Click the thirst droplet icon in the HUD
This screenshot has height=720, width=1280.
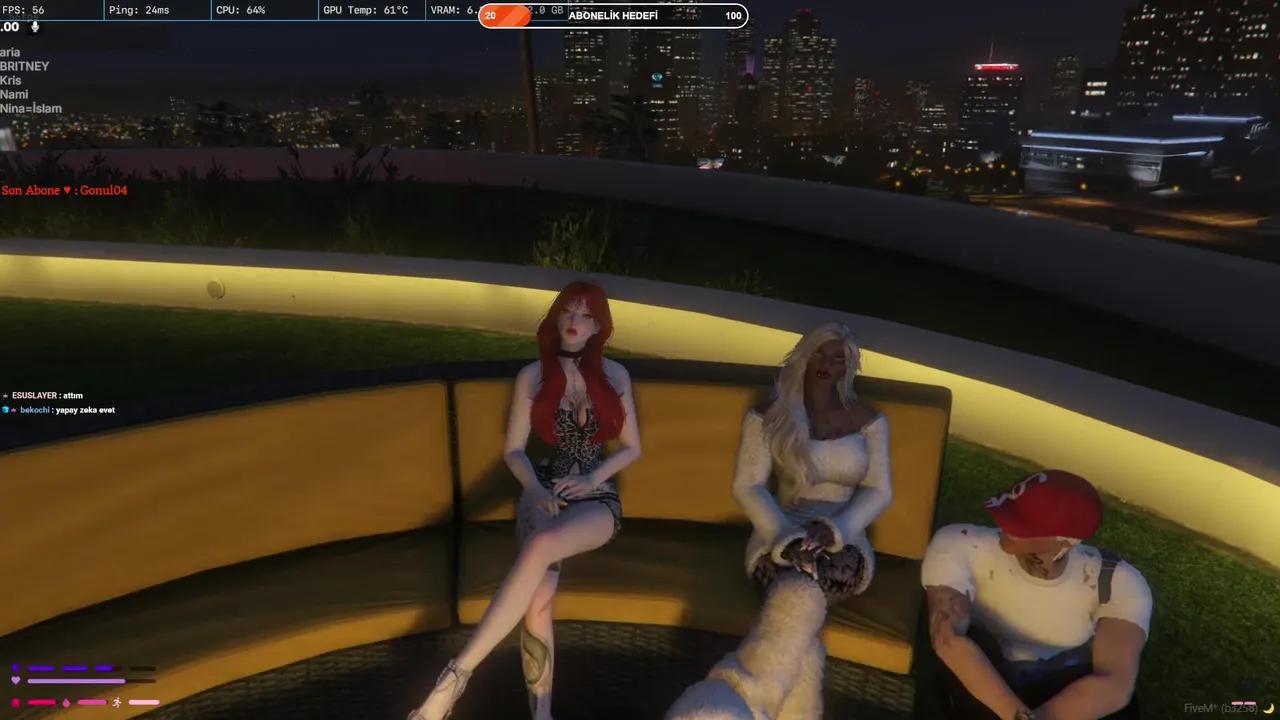tap(66, 702)
